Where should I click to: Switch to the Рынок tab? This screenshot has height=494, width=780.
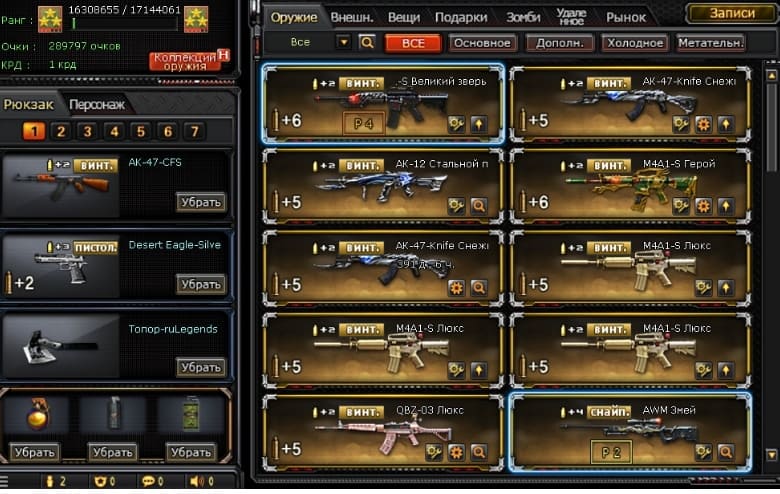626,17
